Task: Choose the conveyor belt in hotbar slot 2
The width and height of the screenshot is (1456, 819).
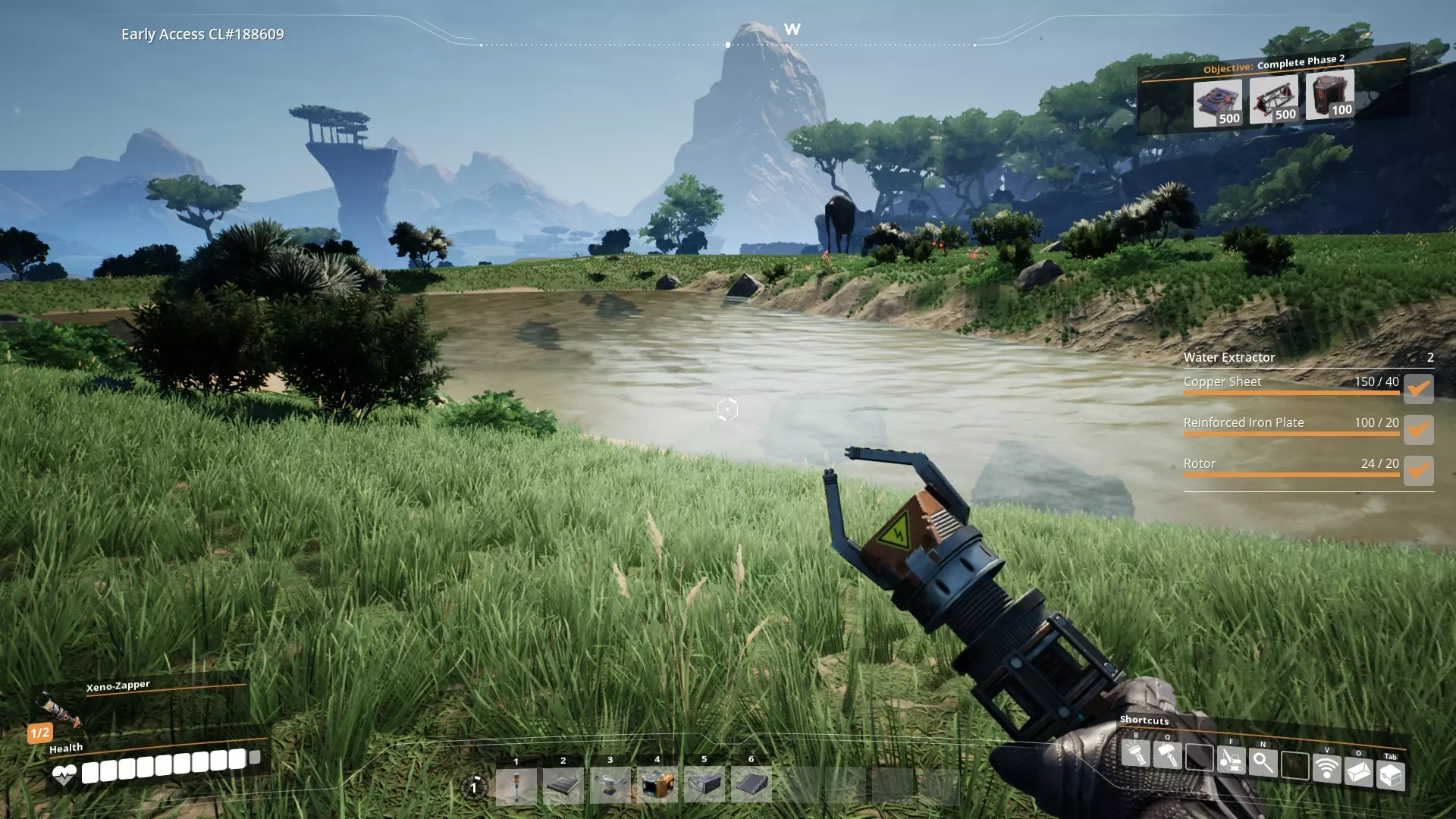Action: coord(563,786)
